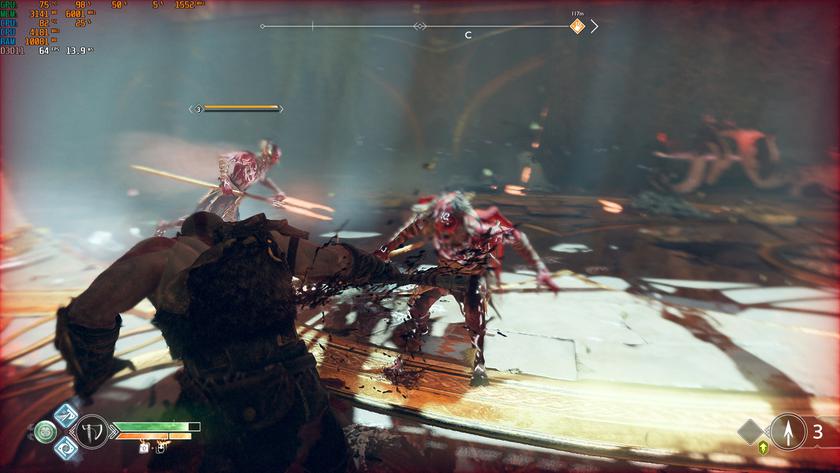840x473 pixels.
Task: Select the Leviathan Axe weapon icon
Action: pos(92,432)
